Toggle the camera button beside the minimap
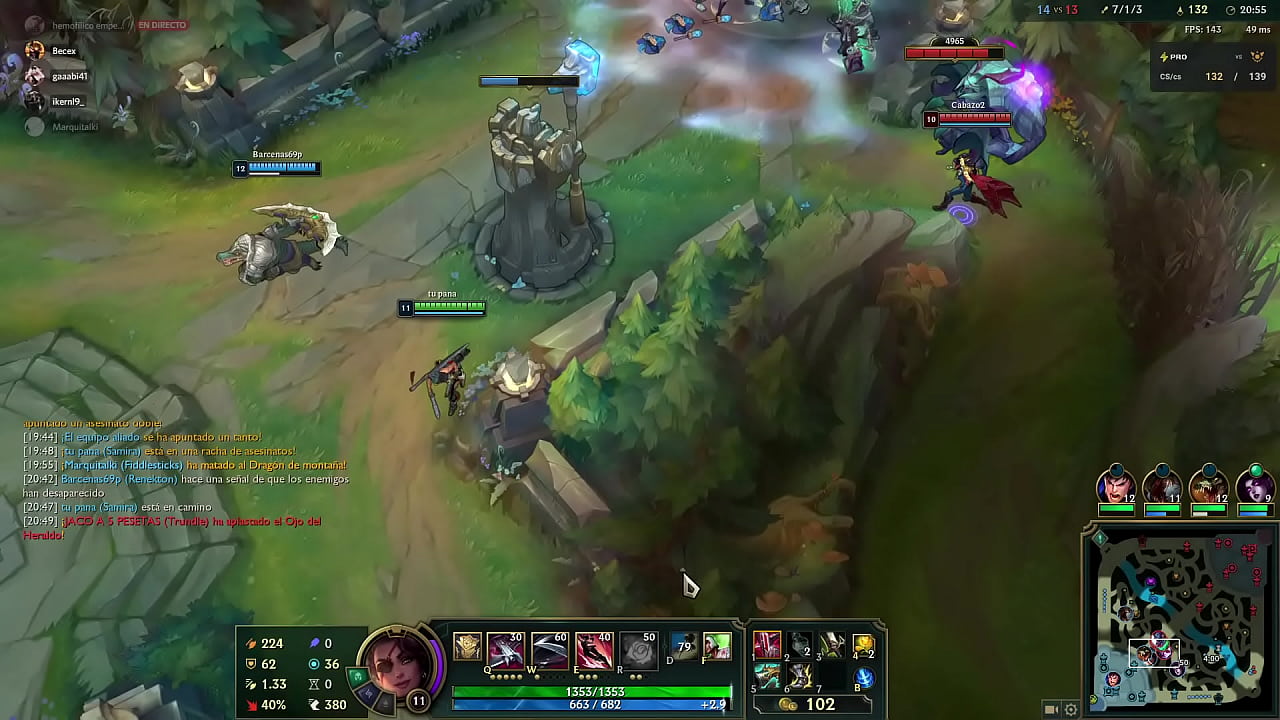1280x720 pixels. tap(1051, 710)
